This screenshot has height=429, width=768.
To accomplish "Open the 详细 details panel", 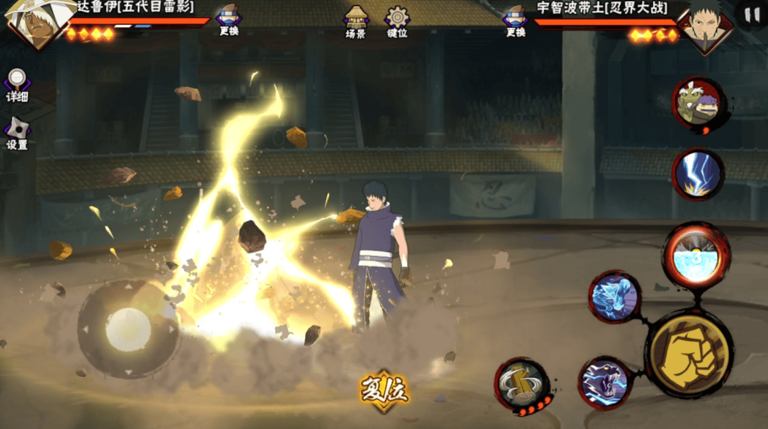I will pyautogui.click(x=17, y=84).
